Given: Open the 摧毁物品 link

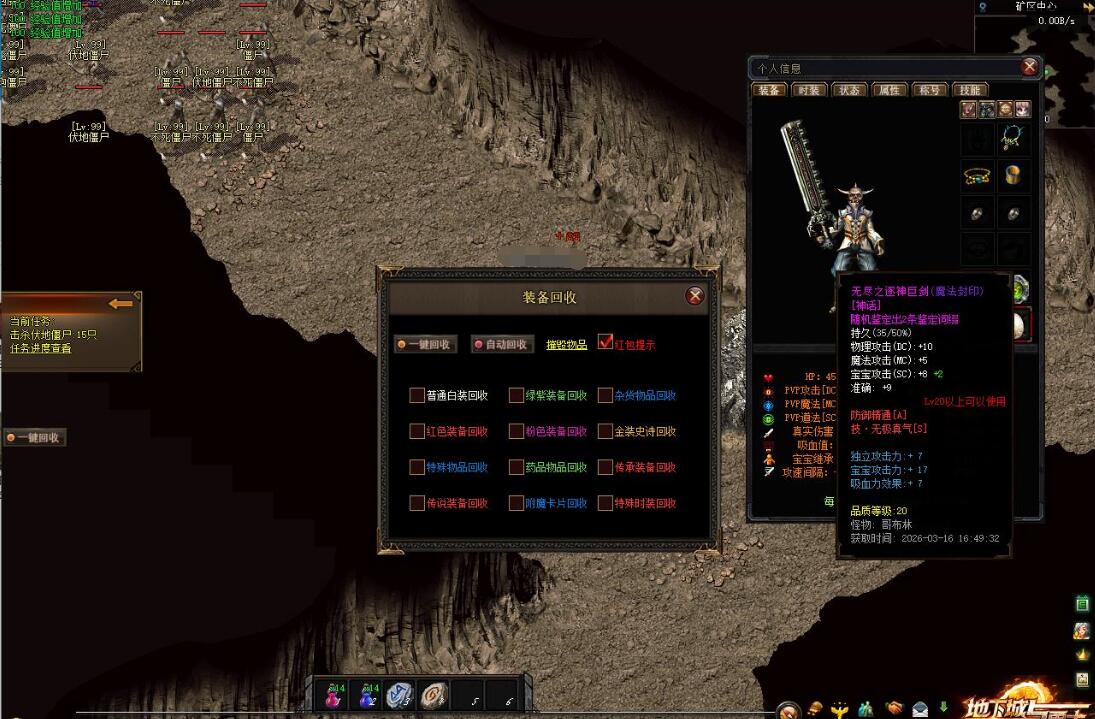Looking at the screenshot, I should 566,345.
